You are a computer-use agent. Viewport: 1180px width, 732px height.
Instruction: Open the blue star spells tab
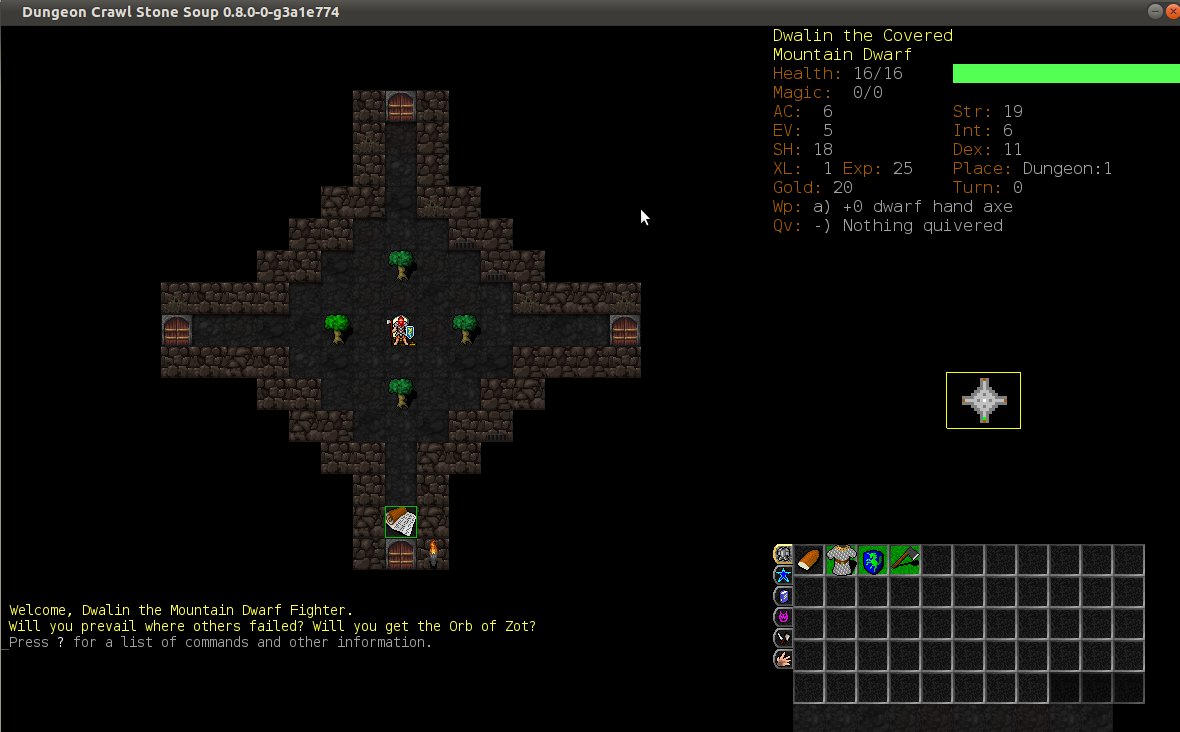click(x=782, y=575)
